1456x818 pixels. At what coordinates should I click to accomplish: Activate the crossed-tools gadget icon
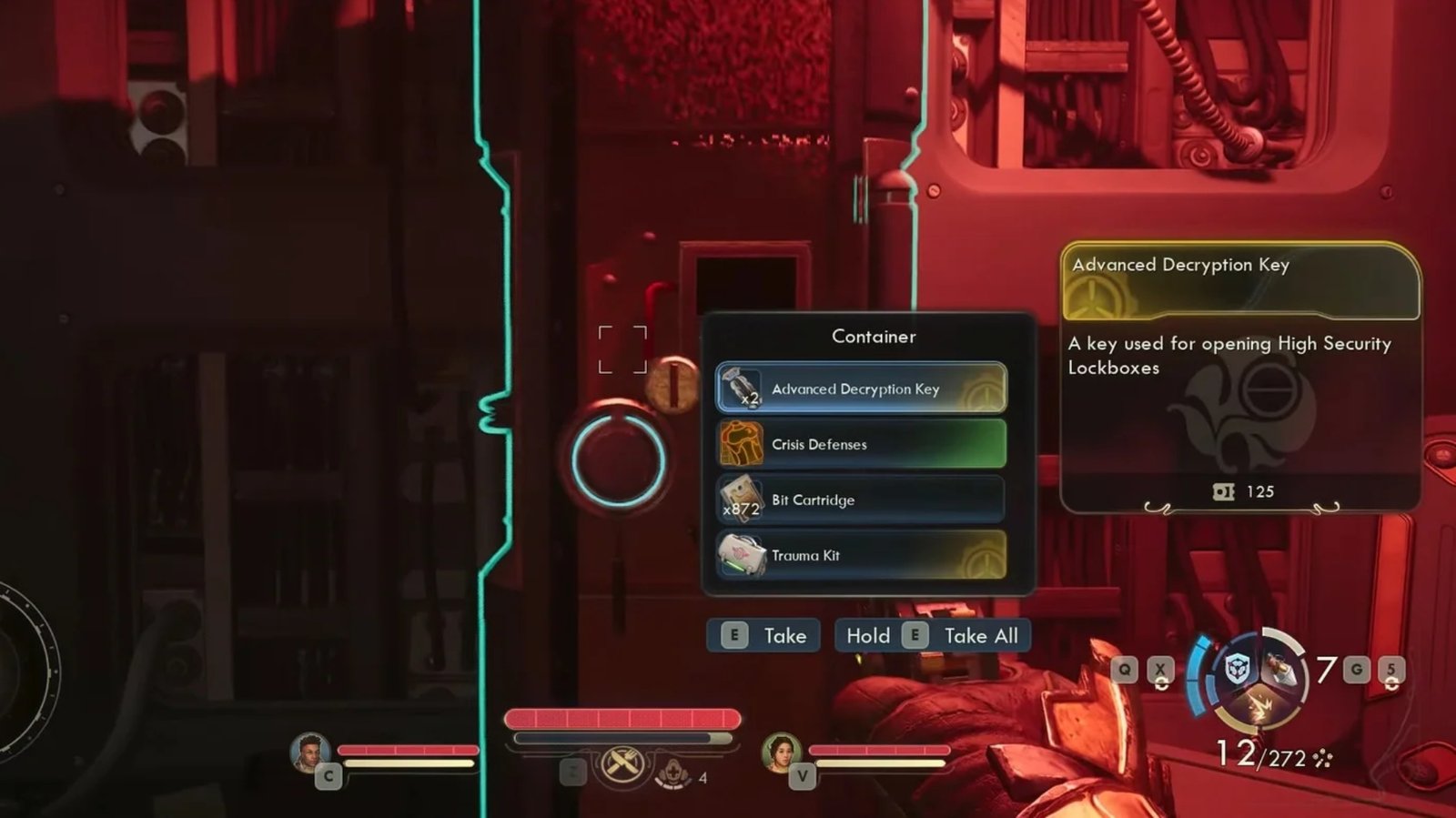click(x=623, y=762)
